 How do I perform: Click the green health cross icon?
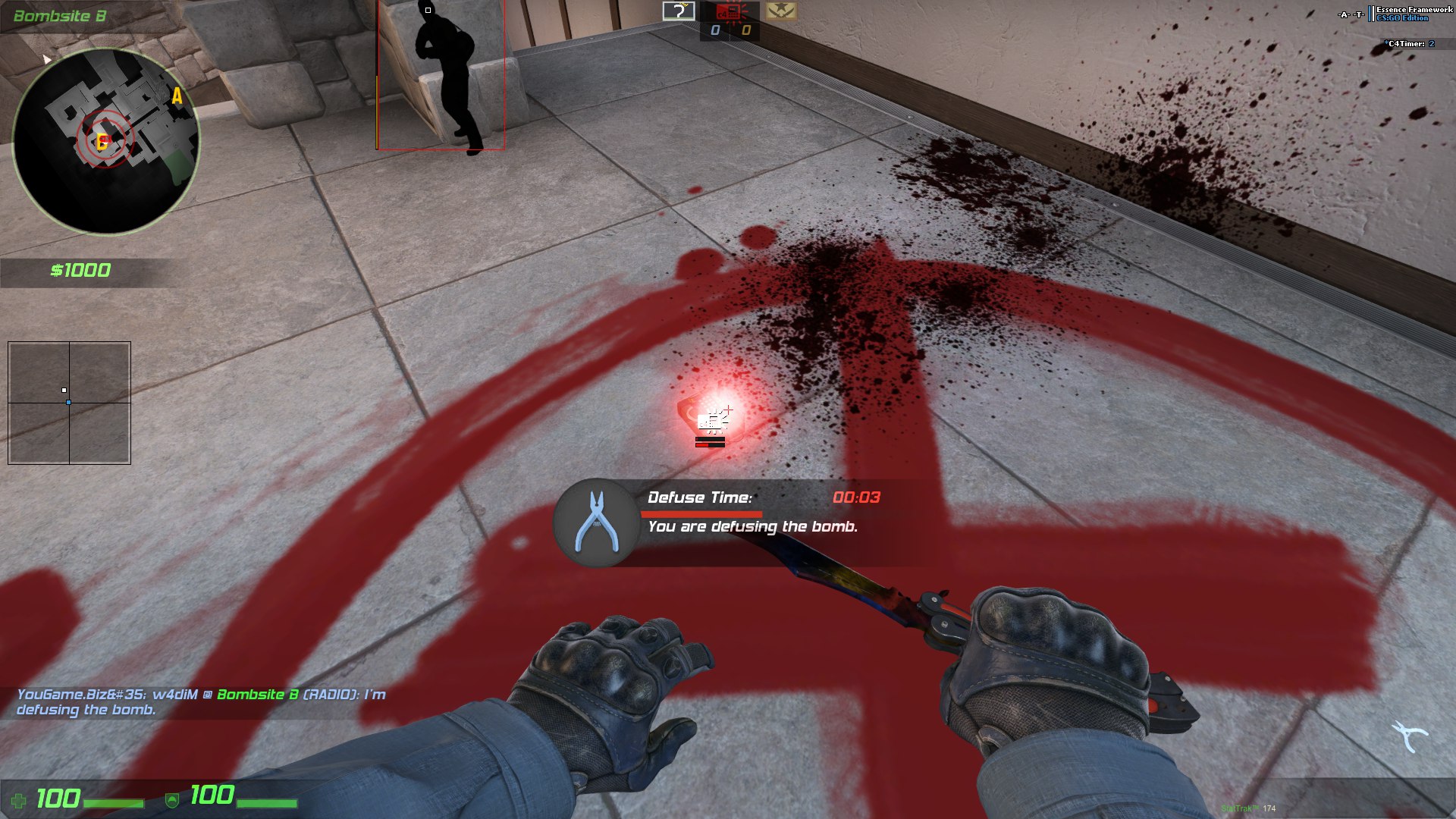pyautogui.click(x=18, y=800)
